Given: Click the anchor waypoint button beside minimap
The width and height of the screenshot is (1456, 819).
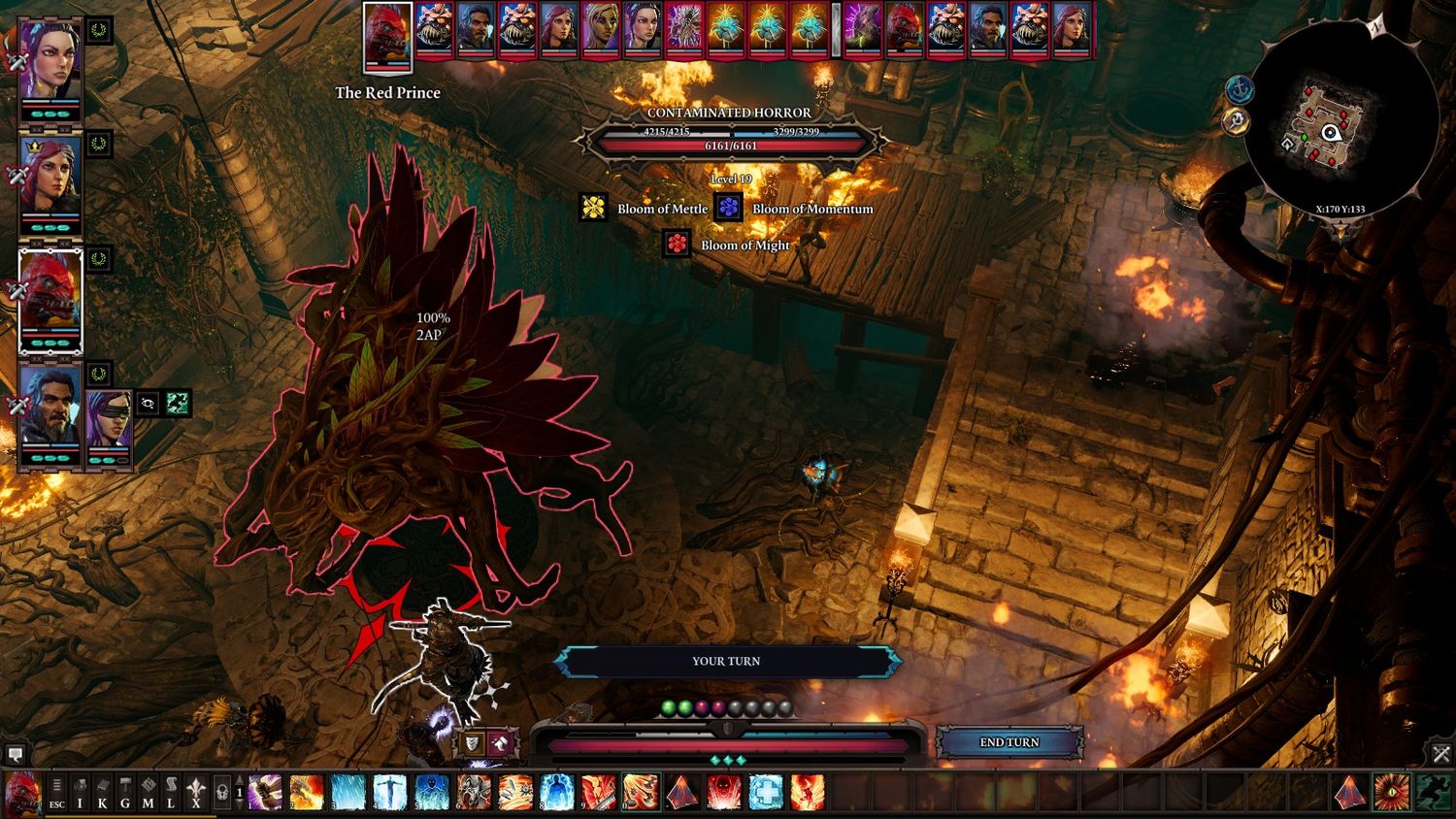Looking at the screenshot, I should [1240, 90].
